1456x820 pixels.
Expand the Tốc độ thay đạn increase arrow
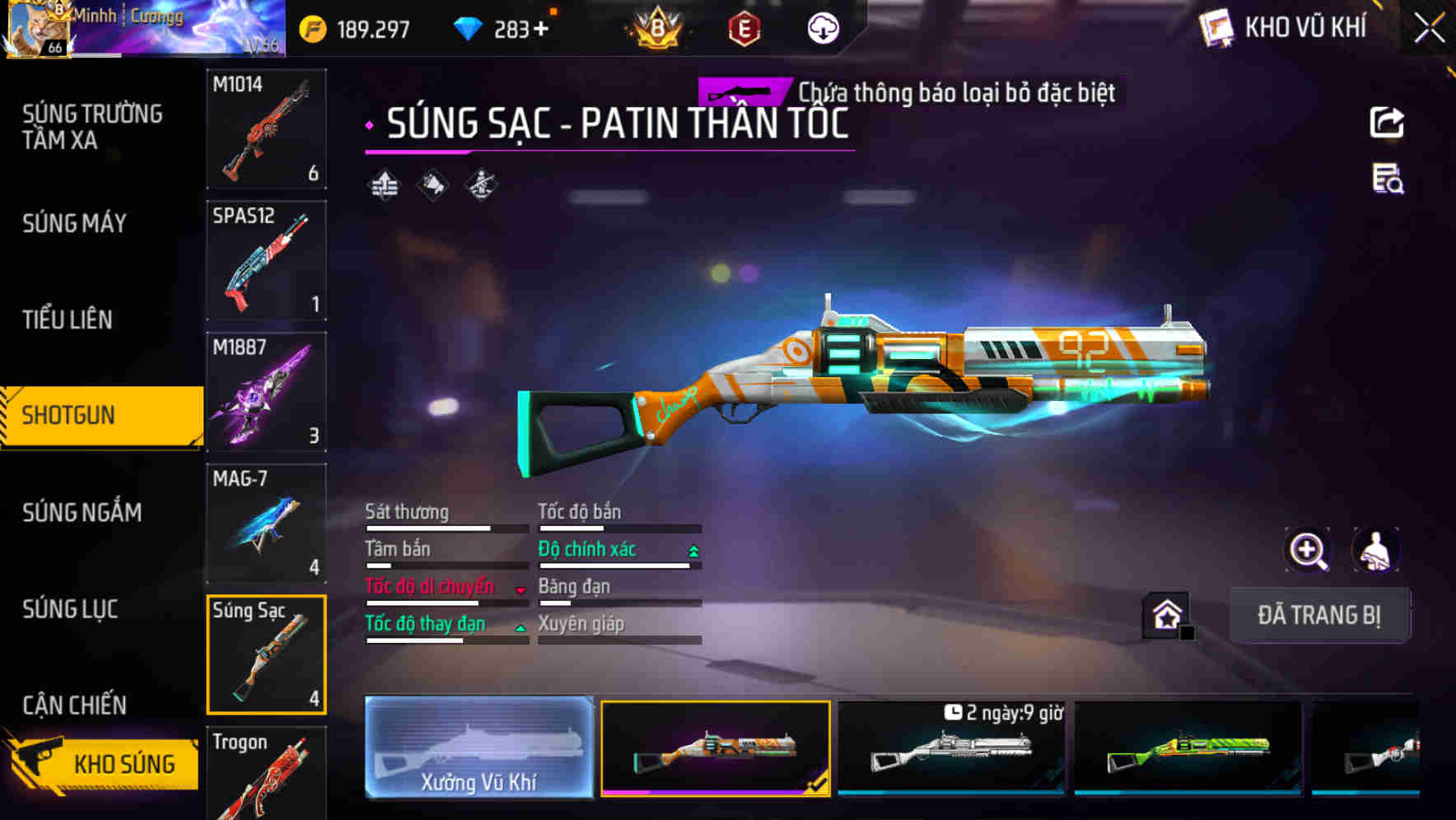pos(520,627)
